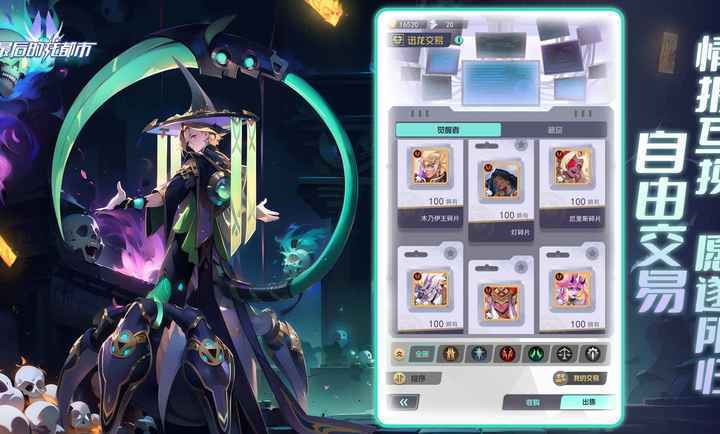This screenshot has width=720, height=434.
Task: Filter by the red faction icon
Action: point(508,353)
